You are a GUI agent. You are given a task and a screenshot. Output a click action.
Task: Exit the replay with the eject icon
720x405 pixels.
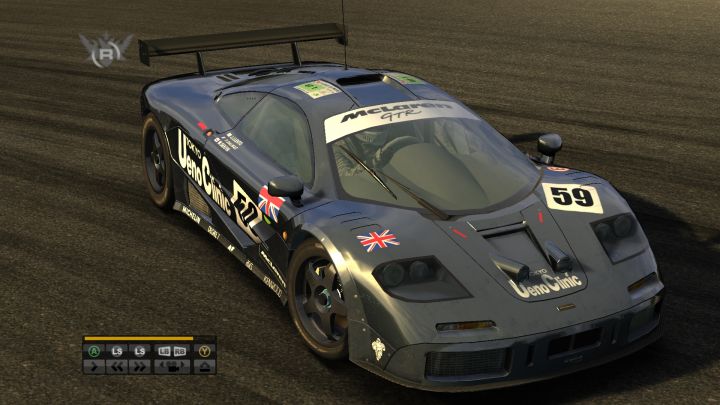[x=205, y=366]
